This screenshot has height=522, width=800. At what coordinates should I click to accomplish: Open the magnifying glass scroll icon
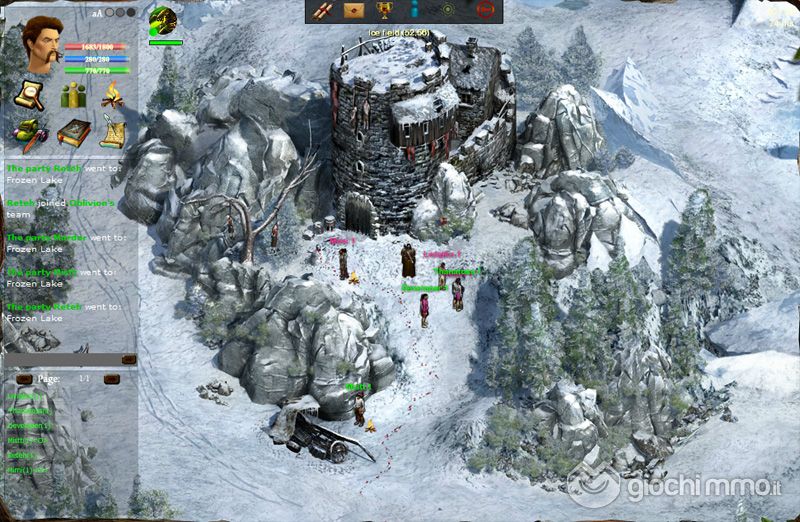click(x=28, y=95)
